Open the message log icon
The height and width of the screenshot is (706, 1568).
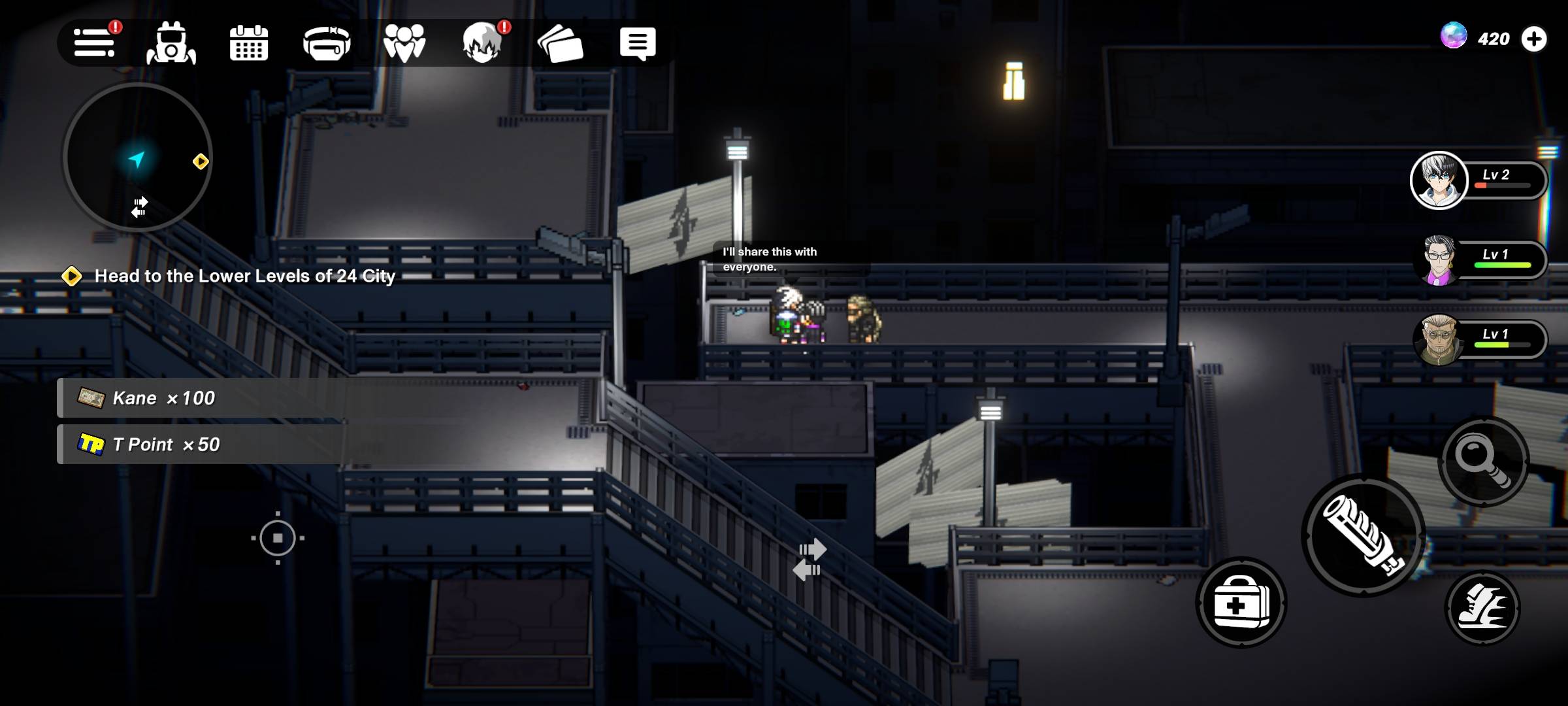pyautogui.click(x=637, y=44)
